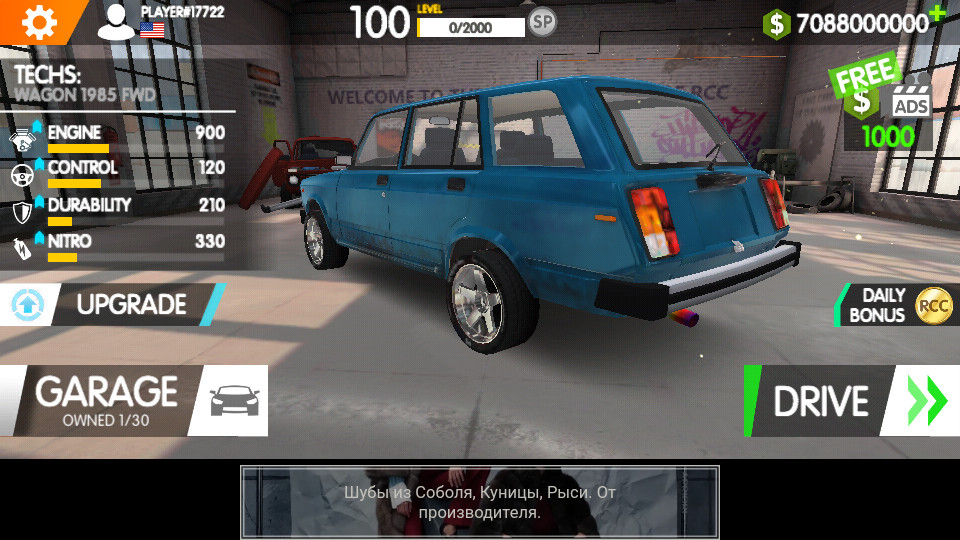
Task: Open the fur coat banner advertisement
Action: 479,503
